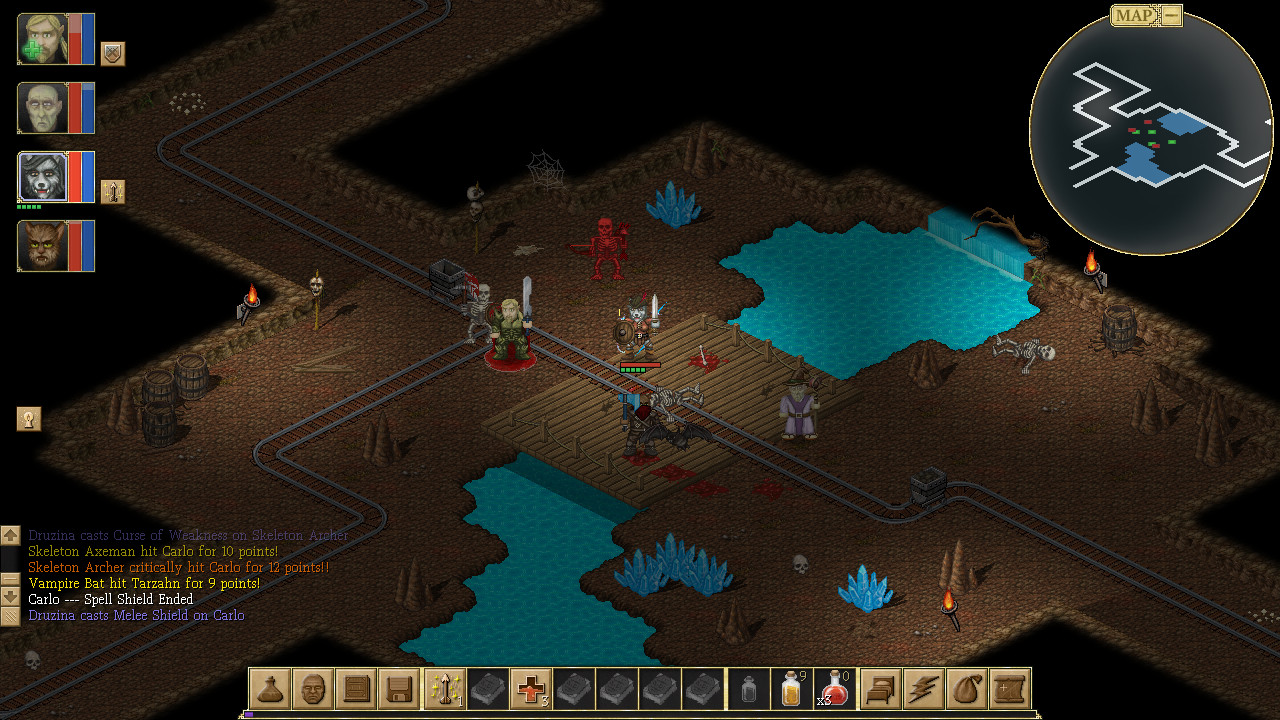The width and height of the screenshot is (1280, 720).
Task: Select the character info face icon
Action: (312, 689)
